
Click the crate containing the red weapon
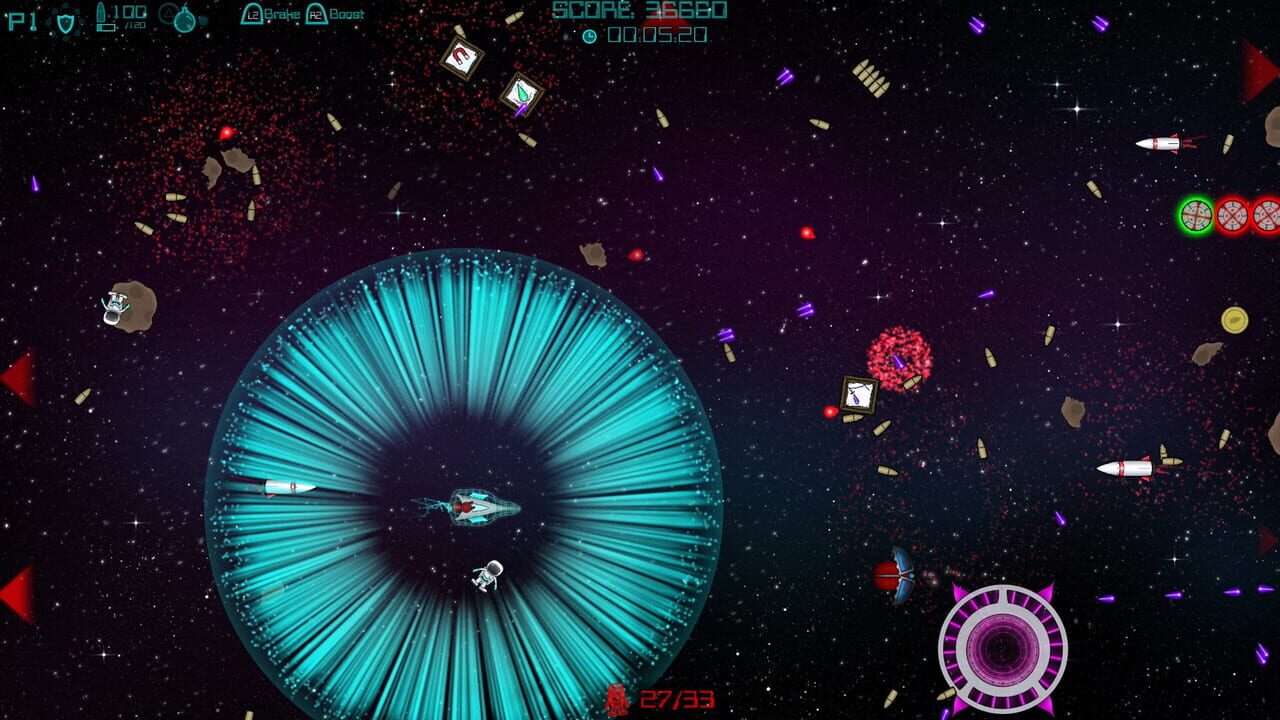[x=459, y=58]
